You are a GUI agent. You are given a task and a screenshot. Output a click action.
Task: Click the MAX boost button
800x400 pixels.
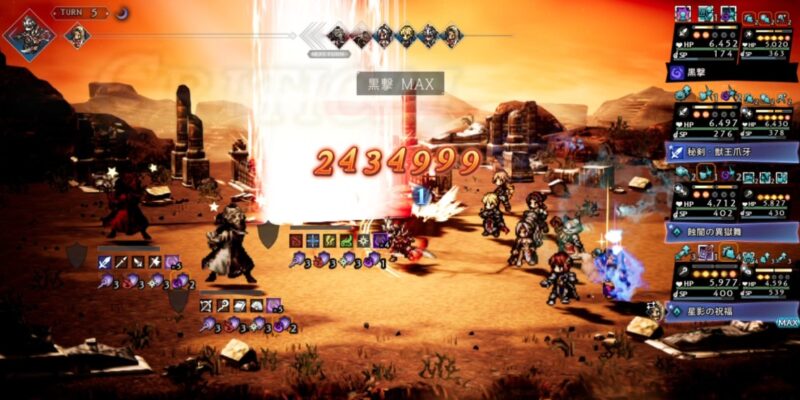[787, 323]
